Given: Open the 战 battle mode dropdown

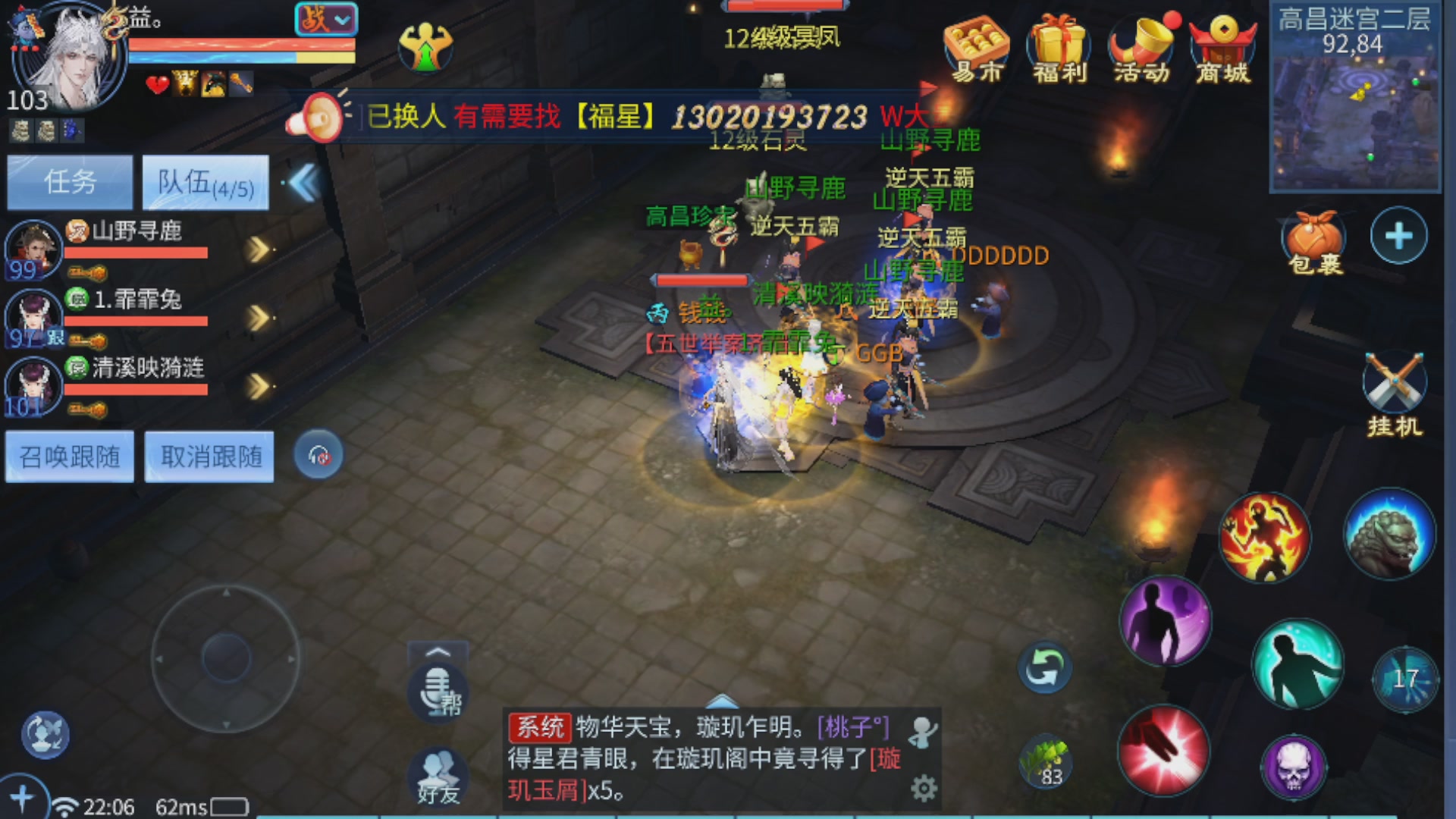Looking at the screenshot, I should [x=325, y=20].
